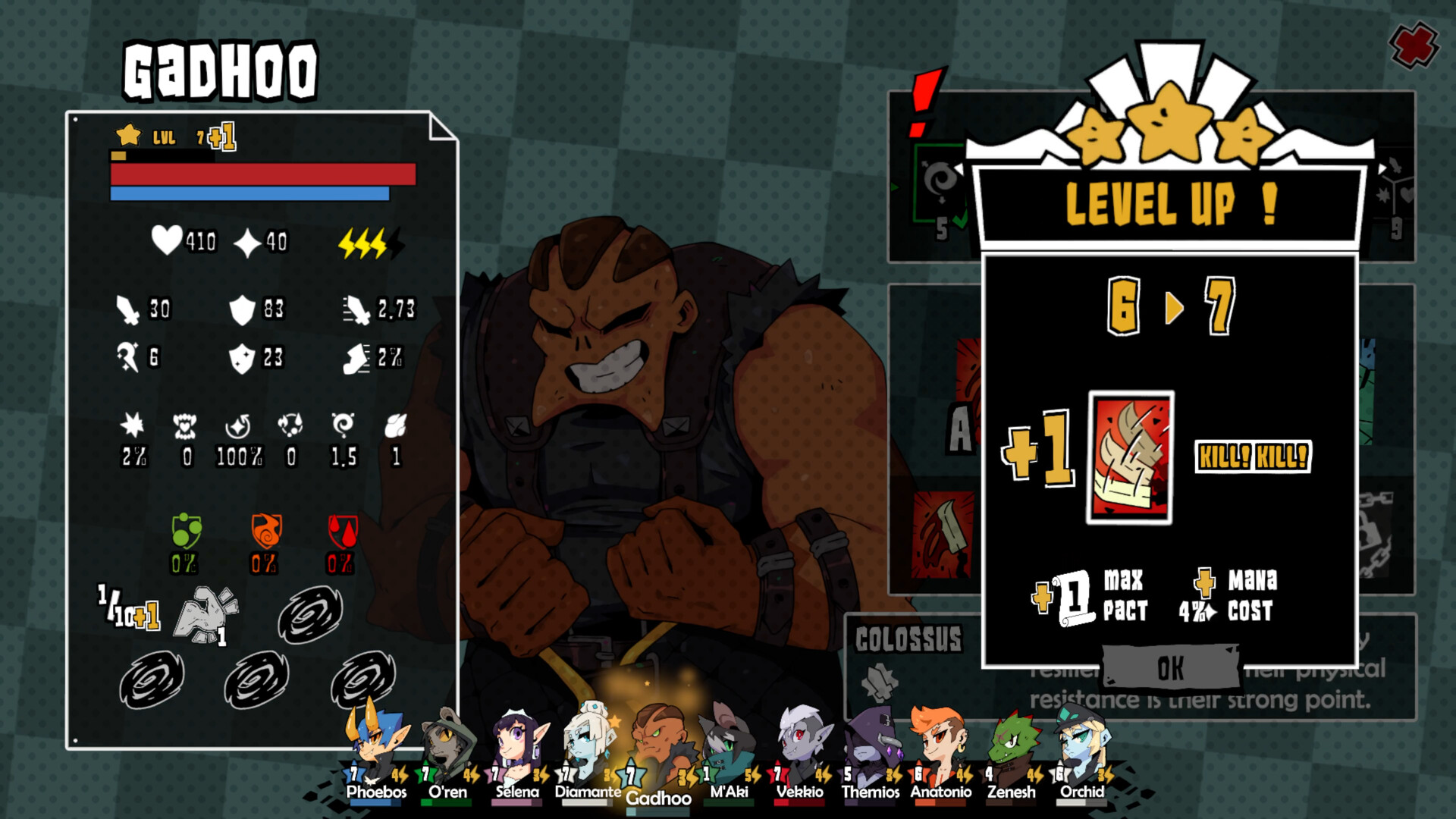1456x819 pixels.
Task: Select the sword attack stat icon
Action: coord(130,309)
